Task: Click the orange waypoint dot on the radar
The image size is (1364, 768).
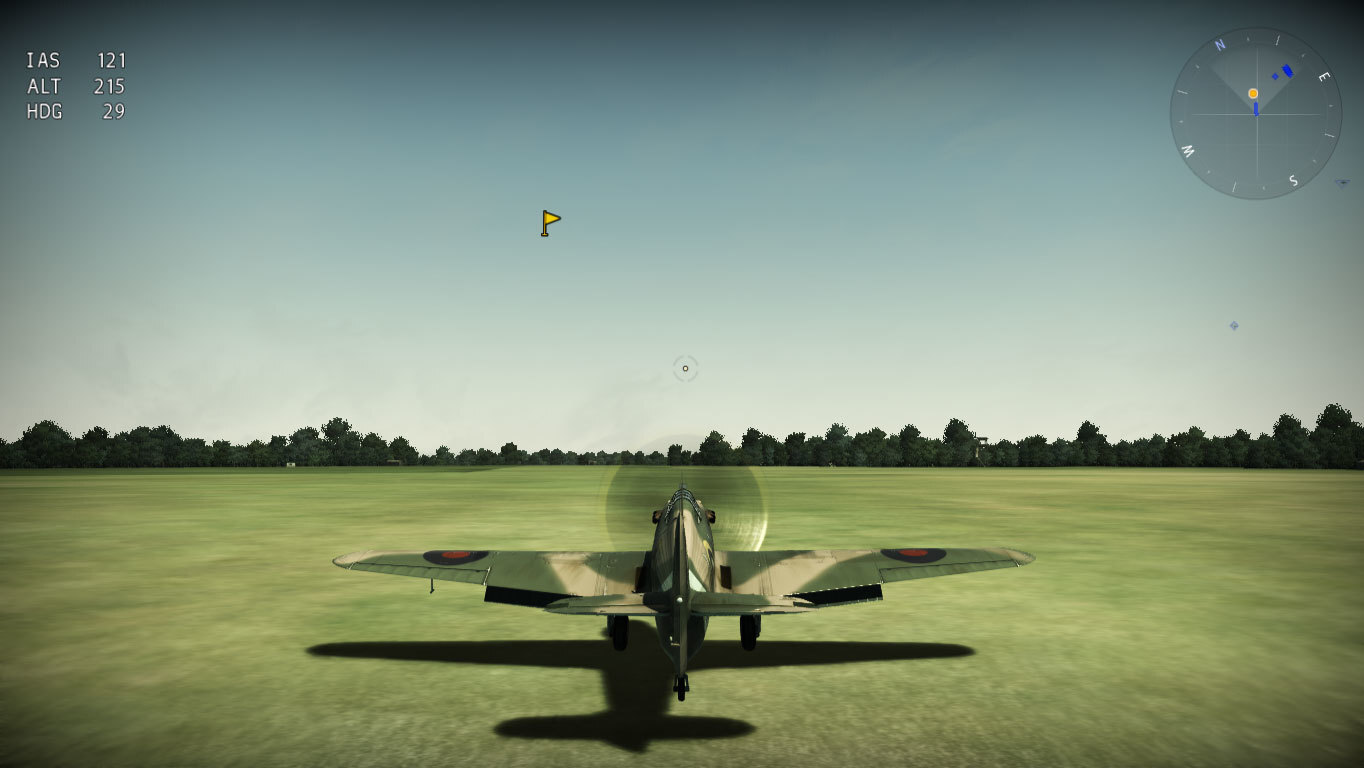Action: (1253, 93)
